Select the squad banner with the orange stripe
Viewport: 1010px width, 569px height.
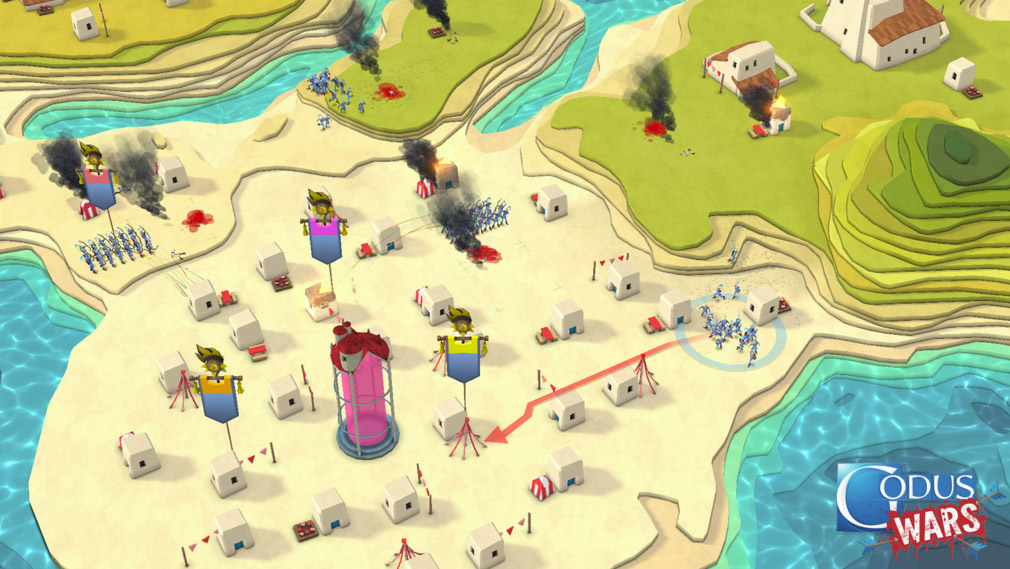[x=216, y=395]
